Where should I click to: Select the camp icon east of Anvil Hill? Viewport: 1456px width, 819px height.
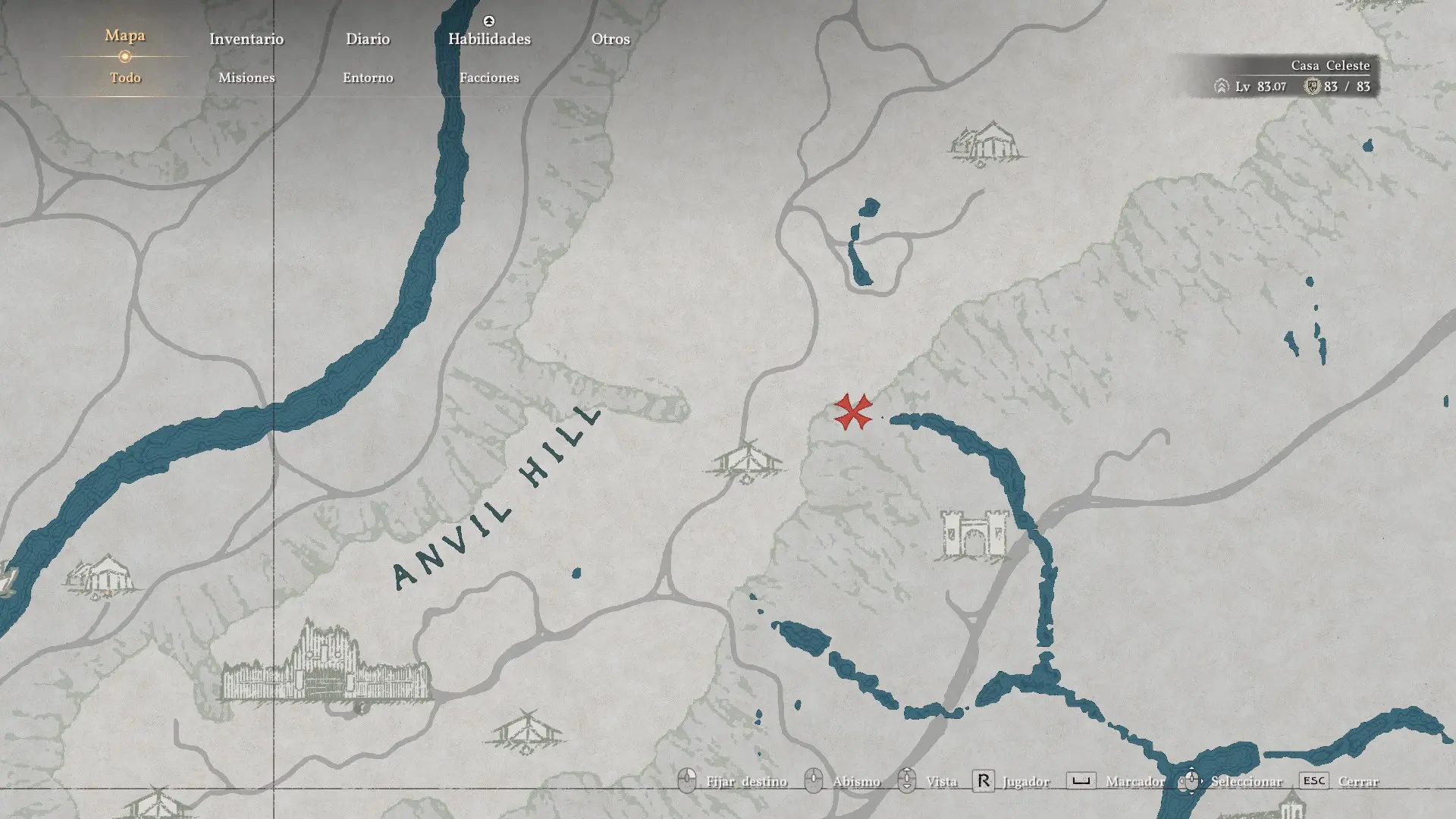click(x=747, y=460)
